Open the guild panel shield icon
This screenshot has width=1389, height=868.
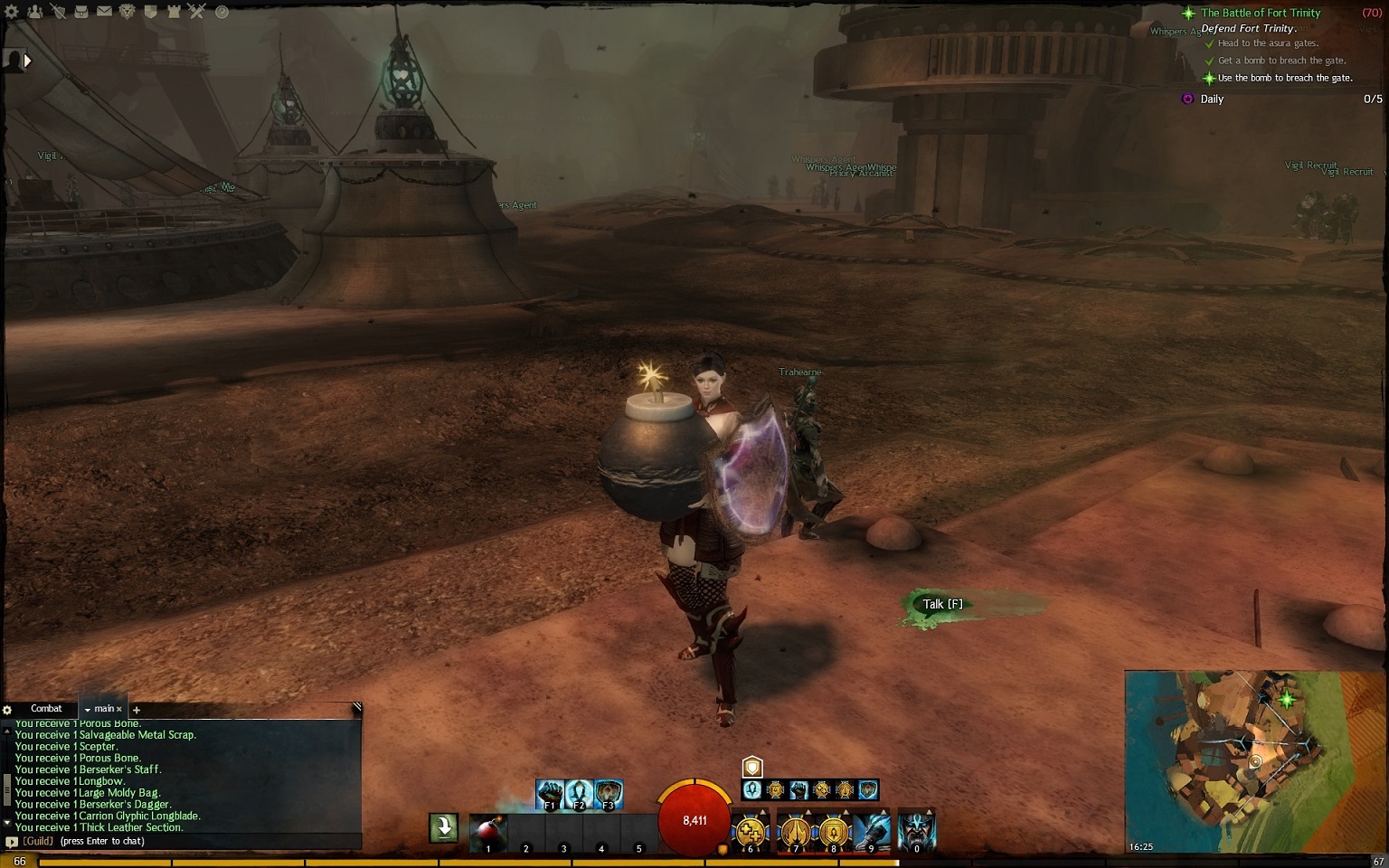tap(150, 12)
